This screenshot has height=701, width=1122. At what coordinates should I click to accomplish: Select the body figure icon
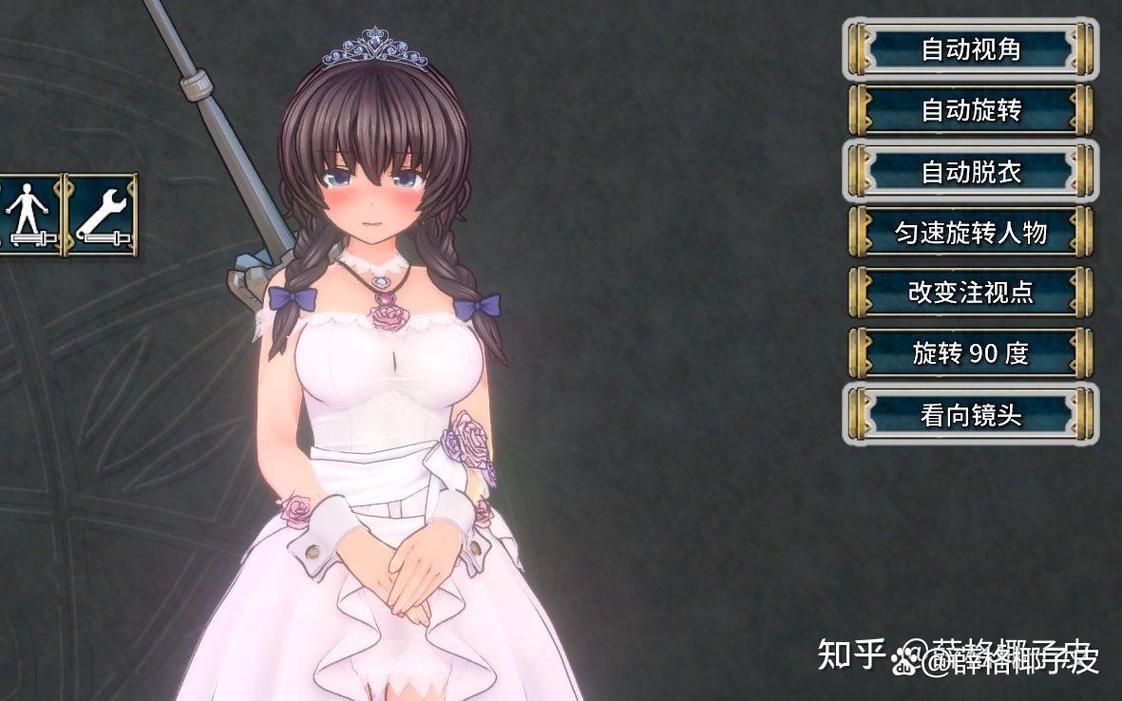[28, 214]
